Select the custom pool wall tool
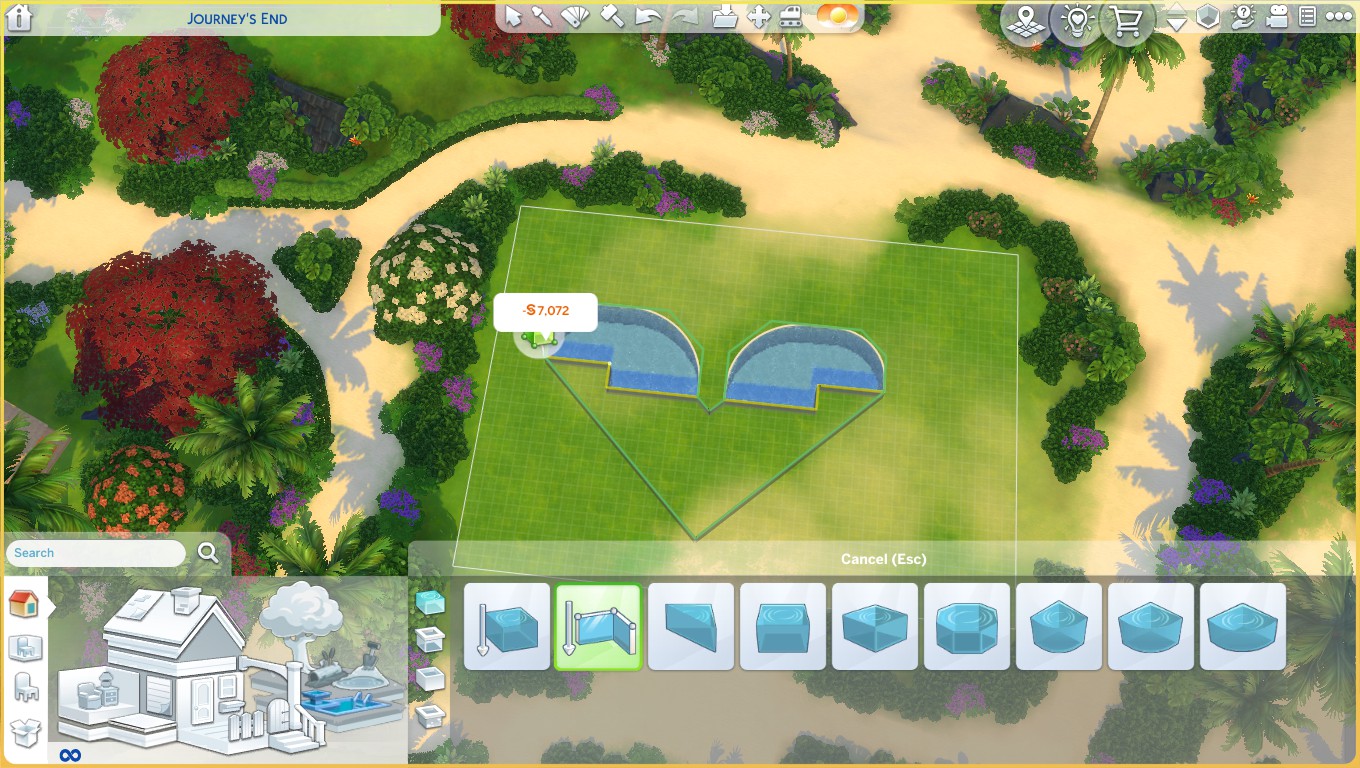Image resolution: width=1360 pixels, height=768 pixels. (598, 627)
